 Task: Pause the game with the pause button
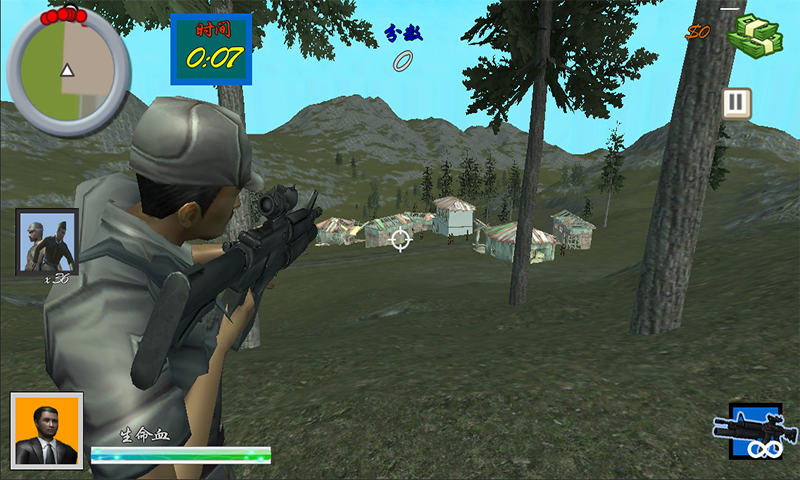(737, 103)
